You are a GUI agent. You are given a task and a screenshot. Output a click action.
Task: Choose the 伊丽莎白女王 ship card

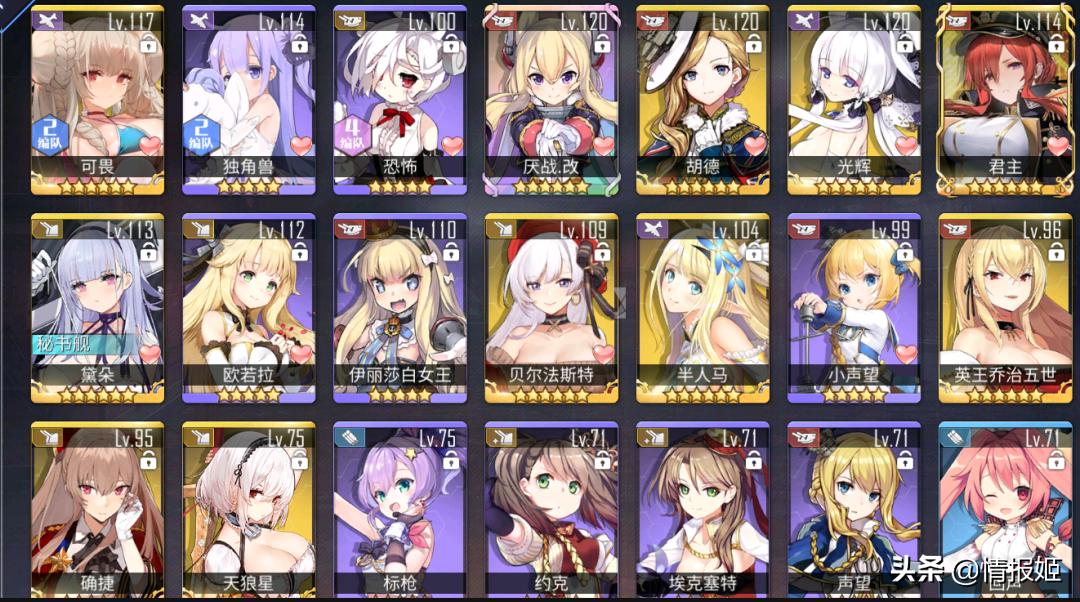[x=400, y=306]
